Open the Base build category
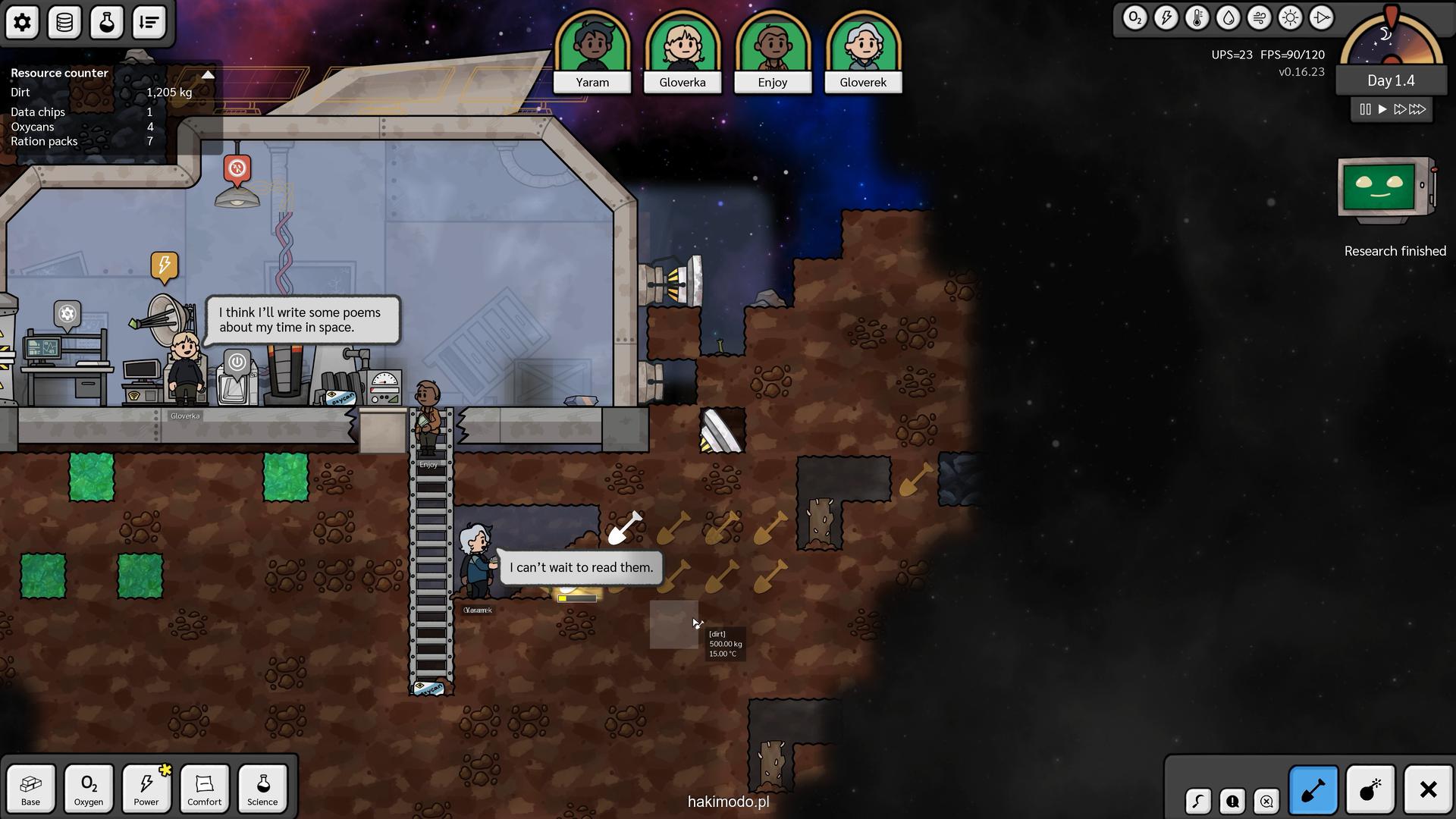The height and width of the screenshot is (819, 1456). (x=31, y=789)
